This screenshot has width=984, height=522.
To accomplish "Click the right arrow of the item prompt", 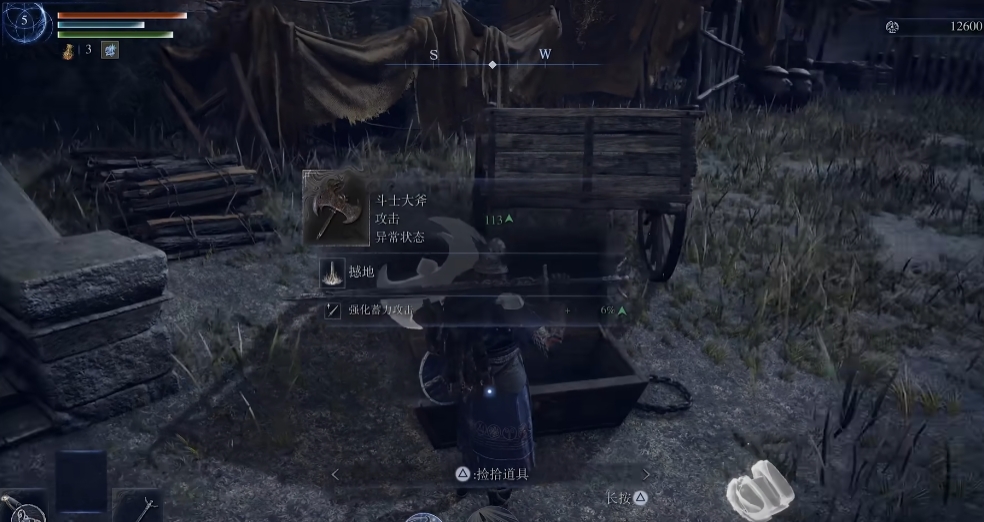I will (646, 474).
